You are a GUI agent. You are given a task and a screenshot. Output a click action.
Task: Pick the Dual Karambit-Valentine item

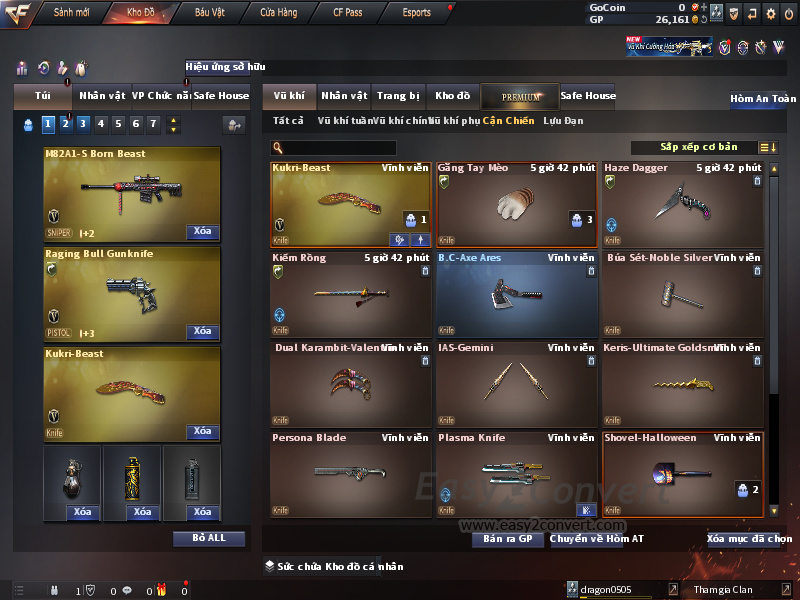pyautogui.click(x=351, y=385)
